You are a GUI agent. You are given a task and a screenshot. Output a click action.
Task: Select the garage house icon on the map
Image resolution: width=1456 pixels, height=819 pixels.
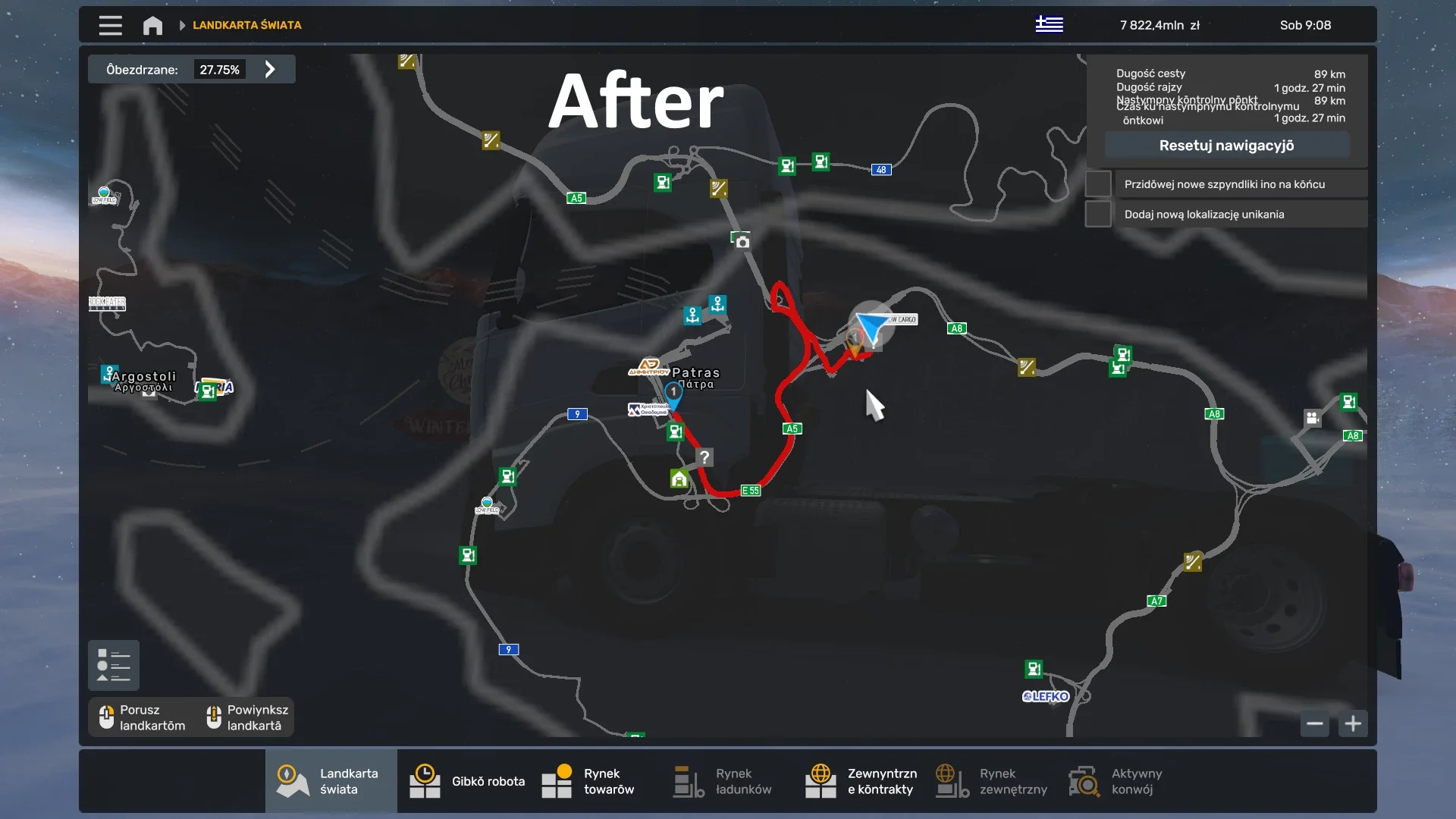679,479
